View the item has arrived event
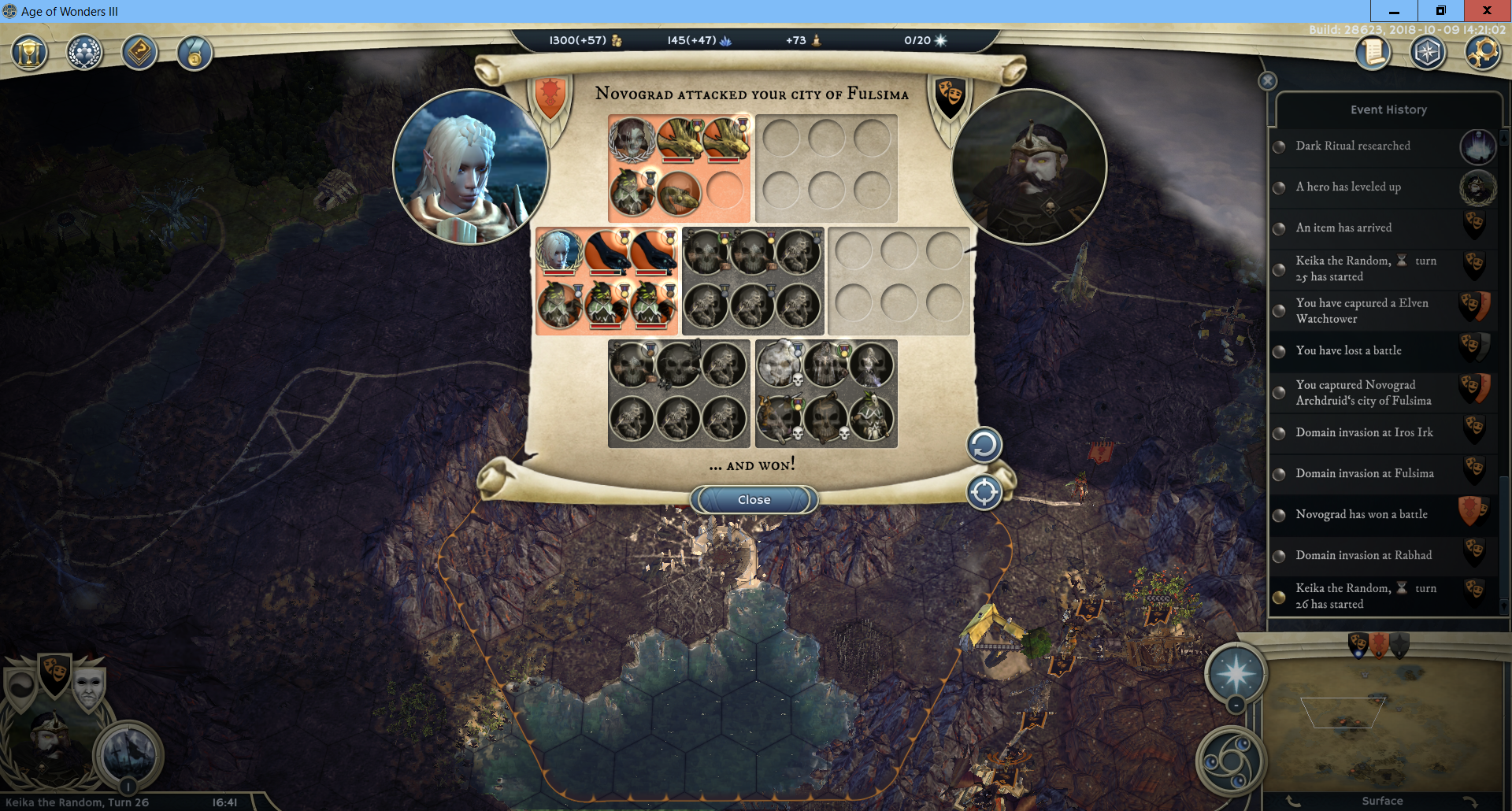This screenshot has height=811, width=1512. [x=1343, y=228]
